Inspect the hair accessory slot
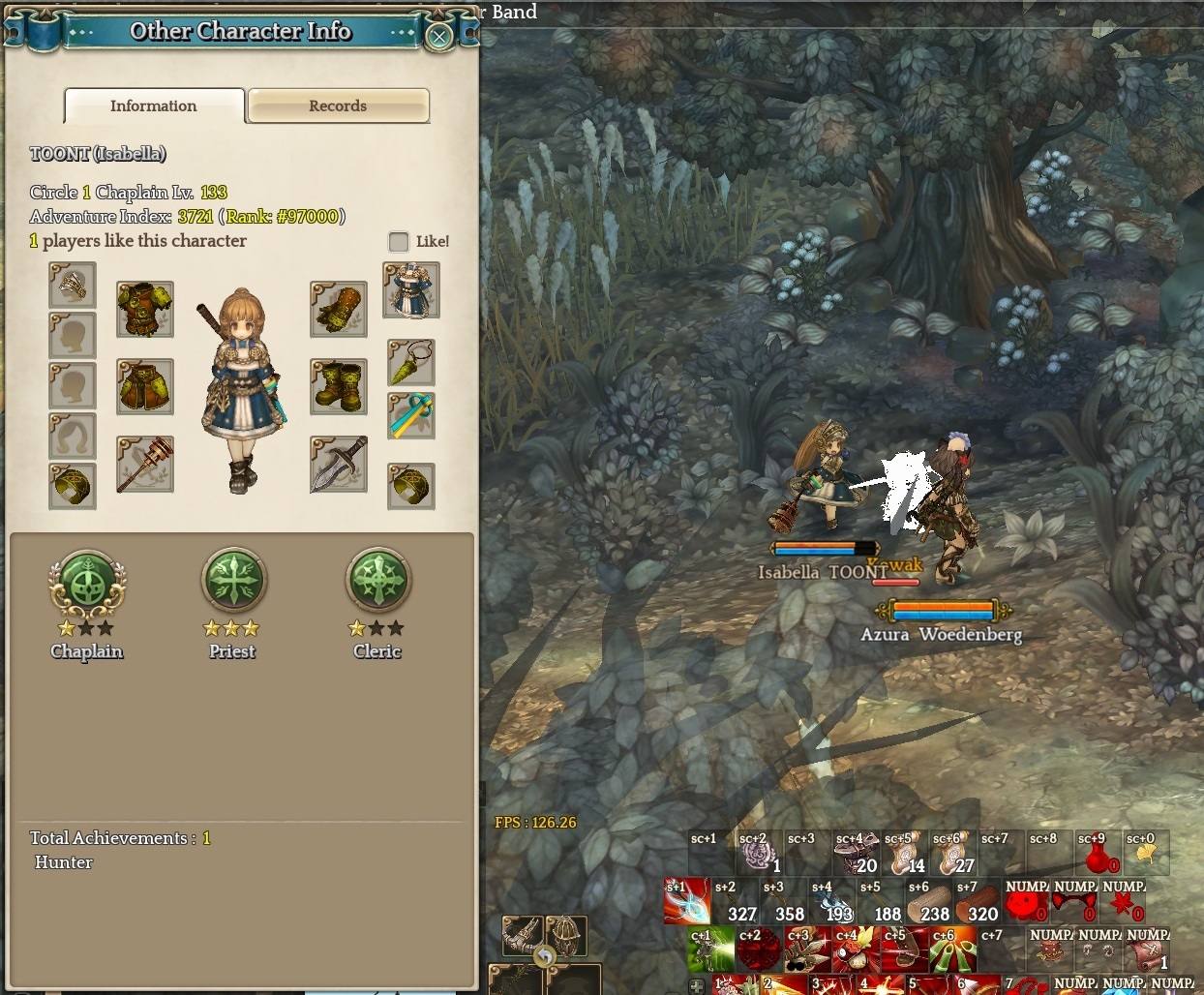This screenshot has width=1204, height=995. [x=73, y=286]
